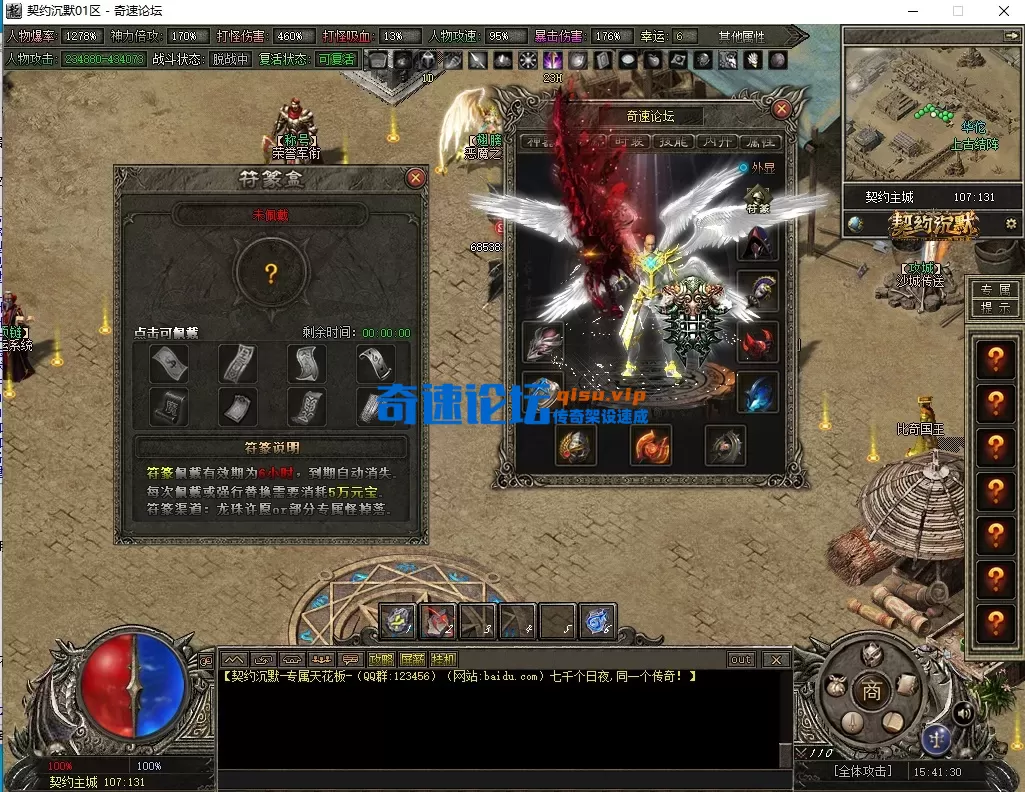Select the dark hooded helmet equipment slot
Screen dimensions: 1025x792
click(757, 244)
